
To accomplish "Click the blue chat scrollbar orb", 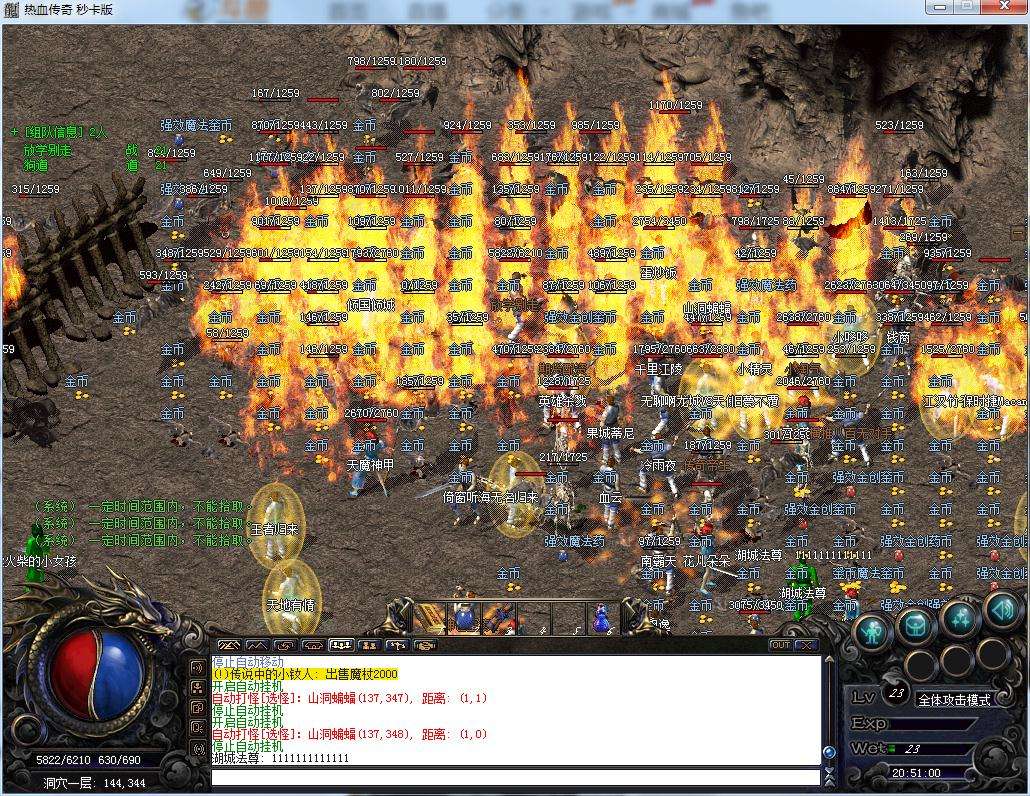I will [828, 752].
